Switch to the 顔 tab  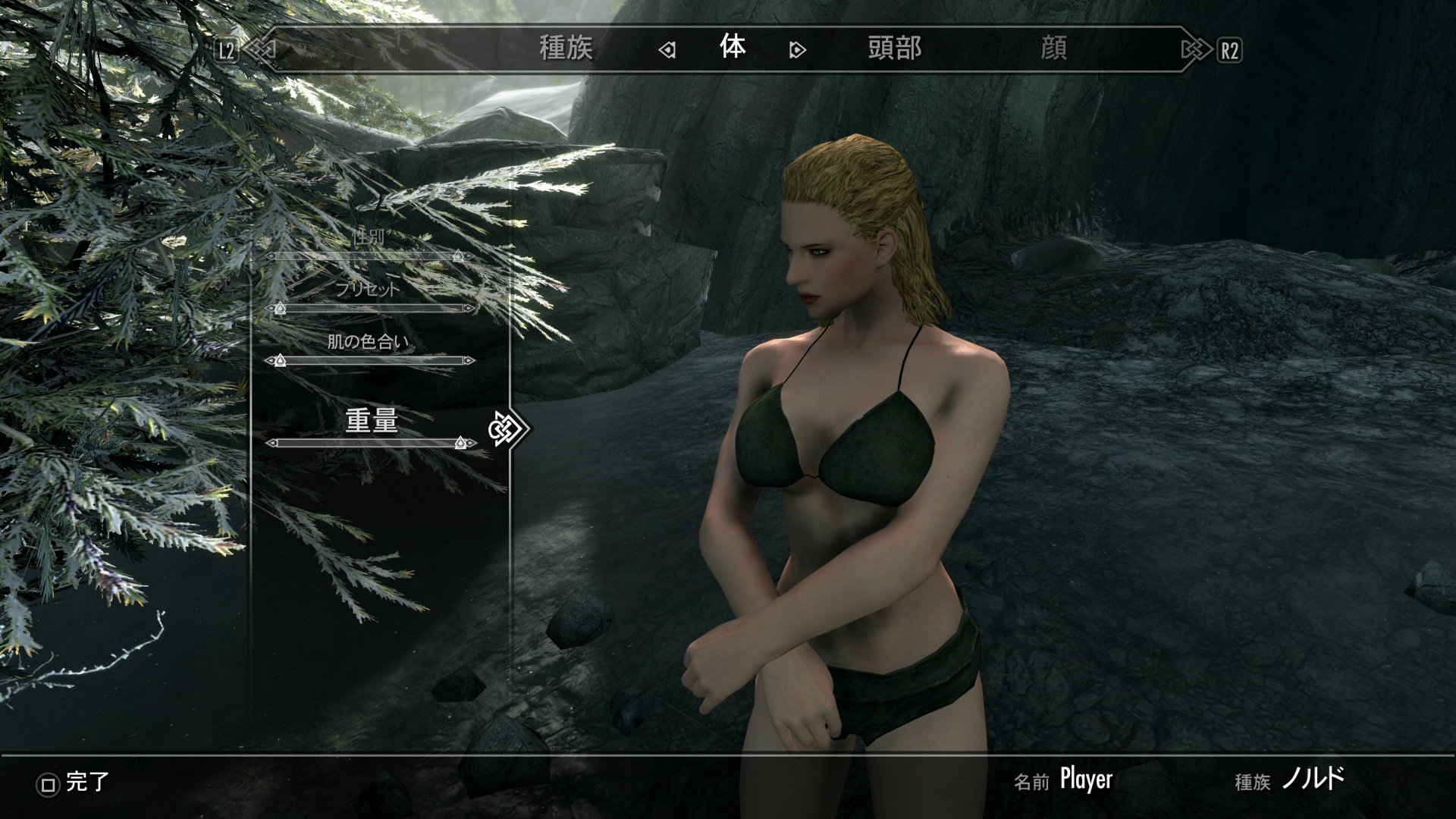[1053, 49]
